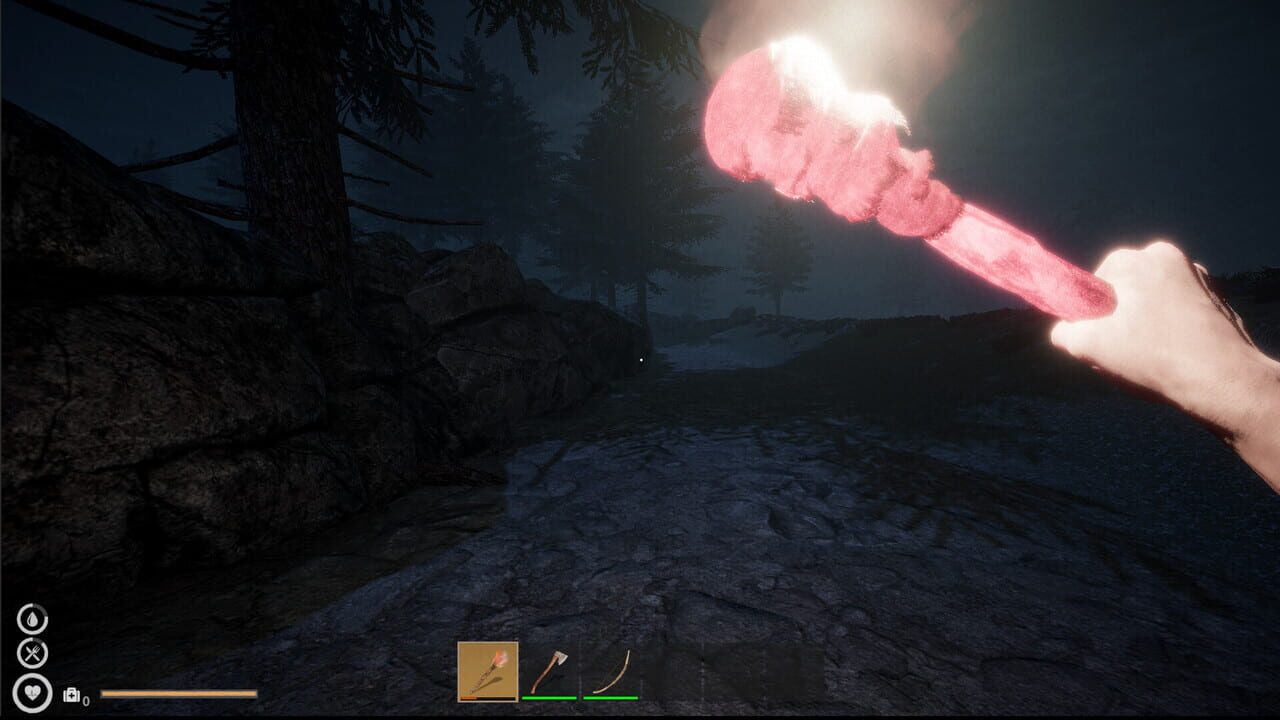Select the torch in the first hotbar slot
The height and width of the screenshot is (720, 1280).
[x=487, y=672]
